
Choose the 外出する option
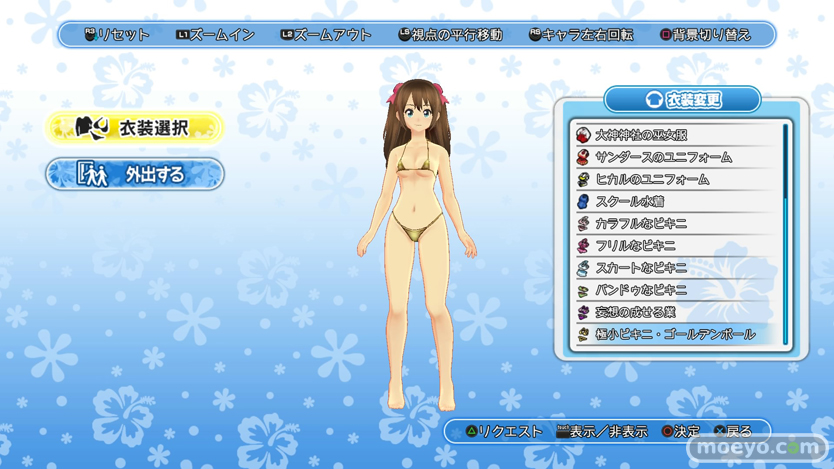tap(135, 174)
